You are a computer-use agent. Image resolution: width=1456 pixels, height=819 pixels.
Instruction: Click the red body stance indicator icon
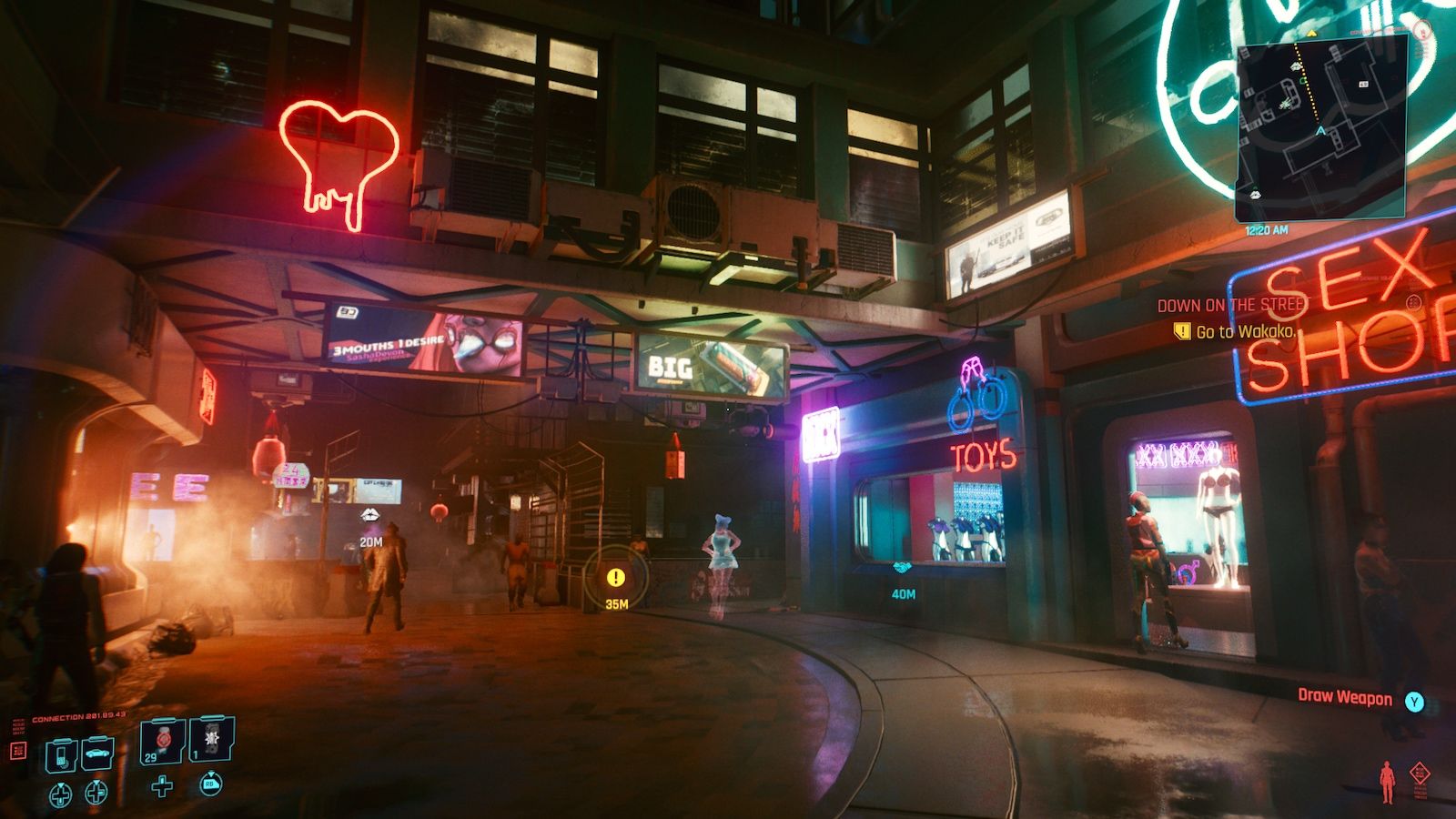click(x=1387, y=782)
